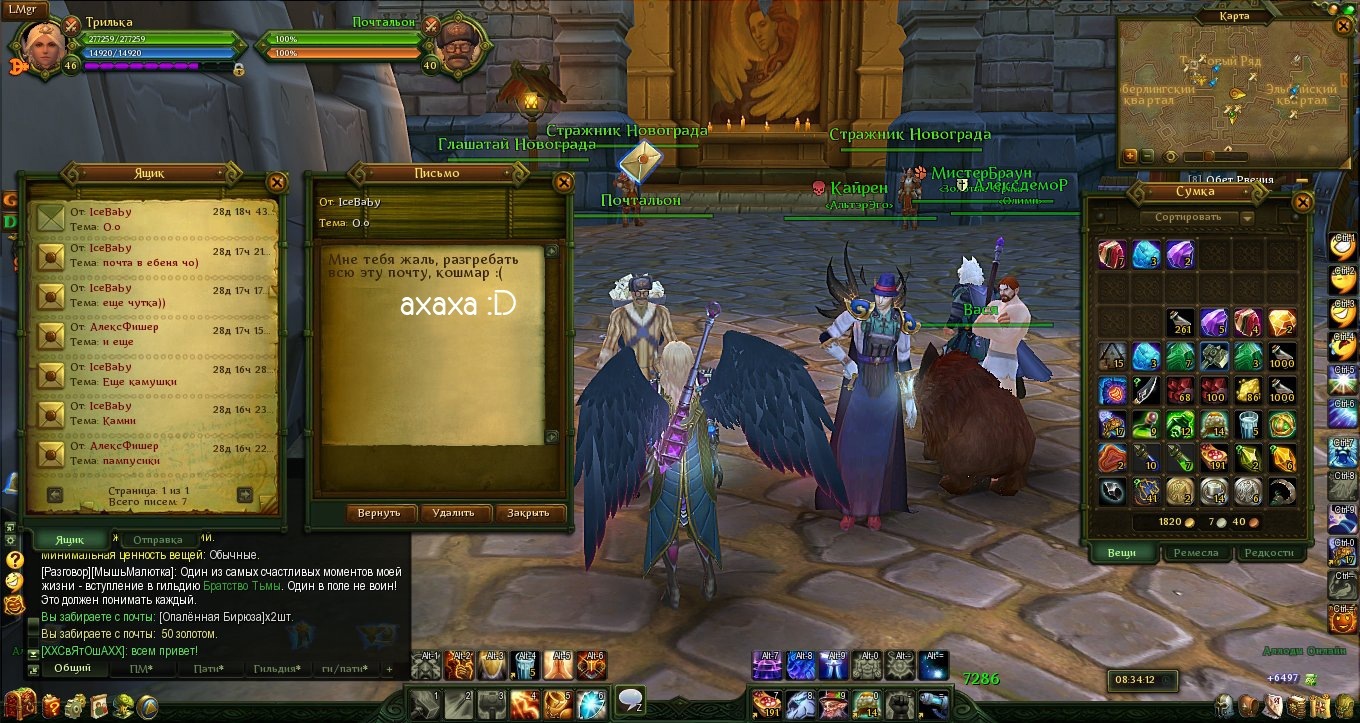Switch to the Отправка mail tab

158,540
